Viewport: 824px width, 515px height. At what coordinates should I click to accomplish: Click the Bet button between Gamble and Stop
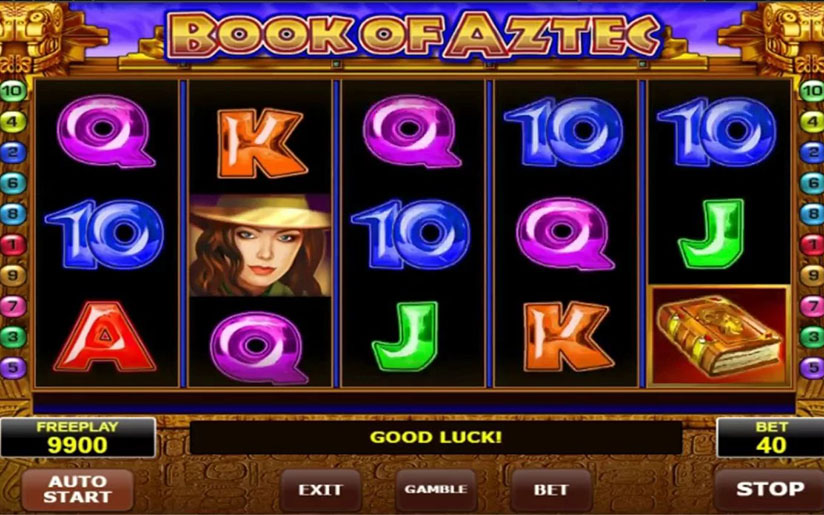click(550, 489)
